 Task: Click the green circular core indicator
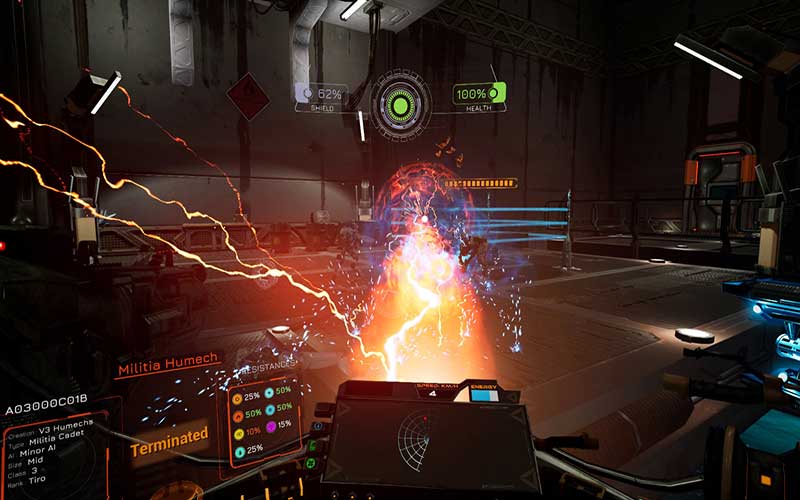click(x=401, y=102)
